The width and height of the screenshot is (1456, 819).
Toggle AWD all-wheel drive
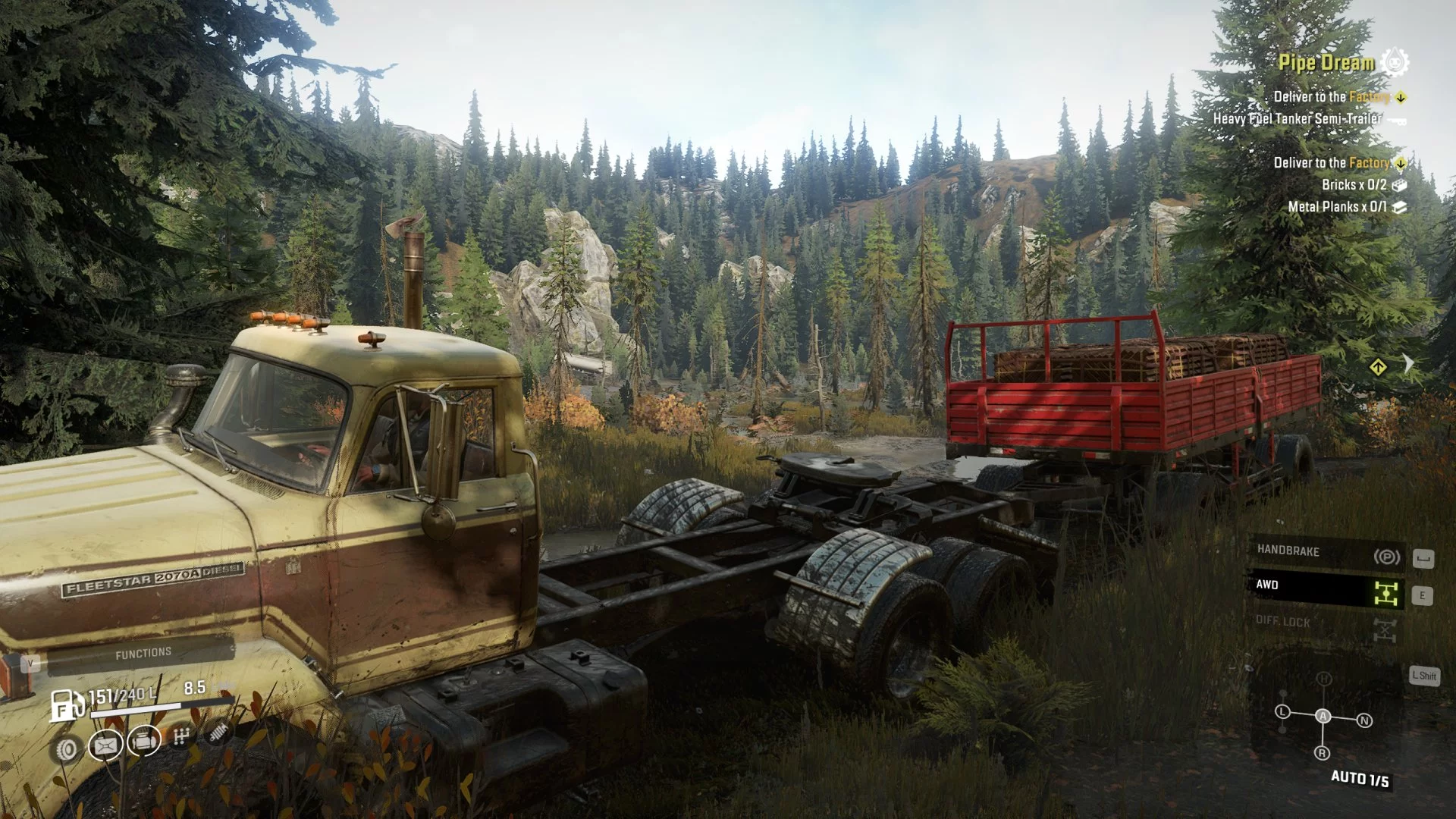point(1326,588)
